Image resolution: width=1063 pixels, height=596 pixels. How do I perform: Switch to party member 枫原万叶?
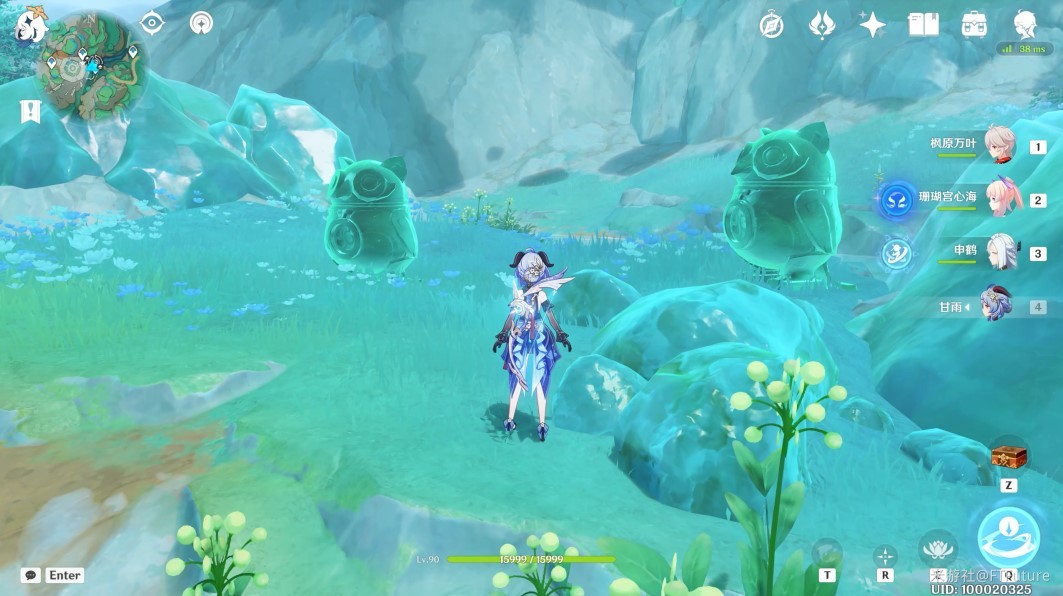click(998, 146)
